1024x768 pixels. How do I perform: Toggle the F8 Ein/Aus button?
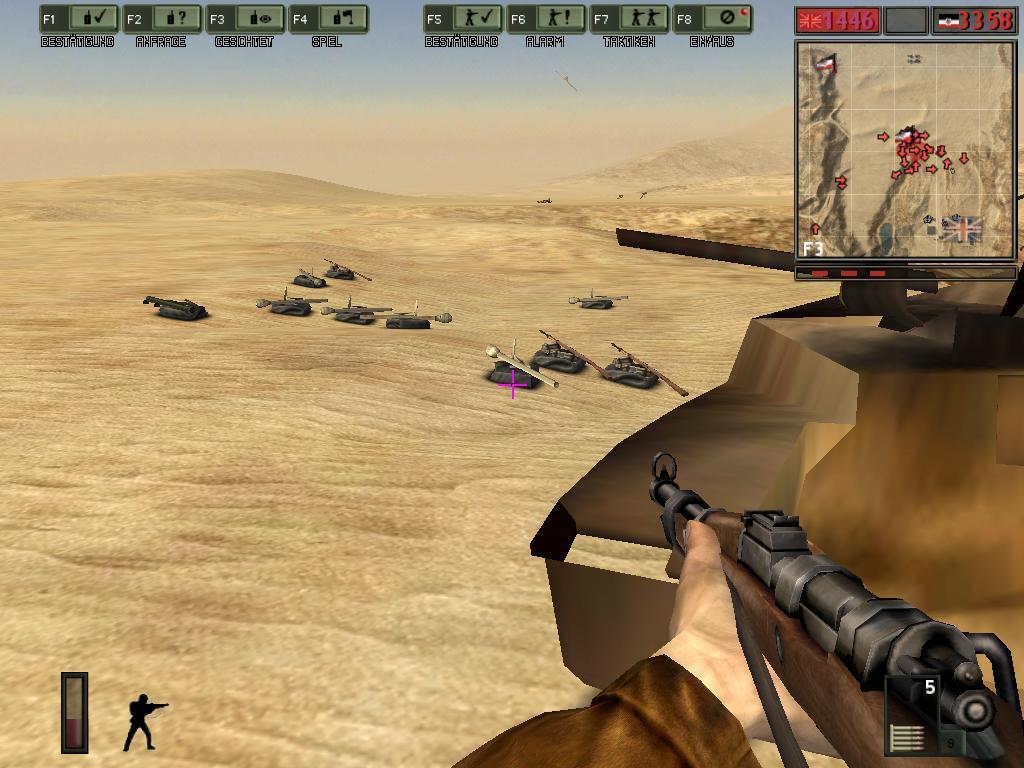pyautogui.click(x=711, y=19)
